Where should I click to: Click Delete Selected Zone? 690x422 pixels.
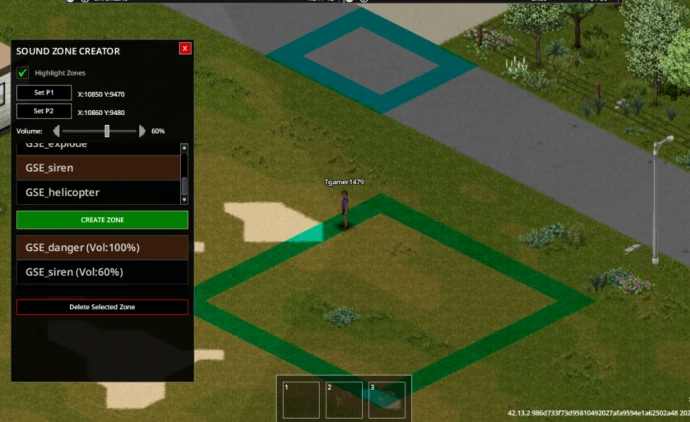tap(102, 307)
